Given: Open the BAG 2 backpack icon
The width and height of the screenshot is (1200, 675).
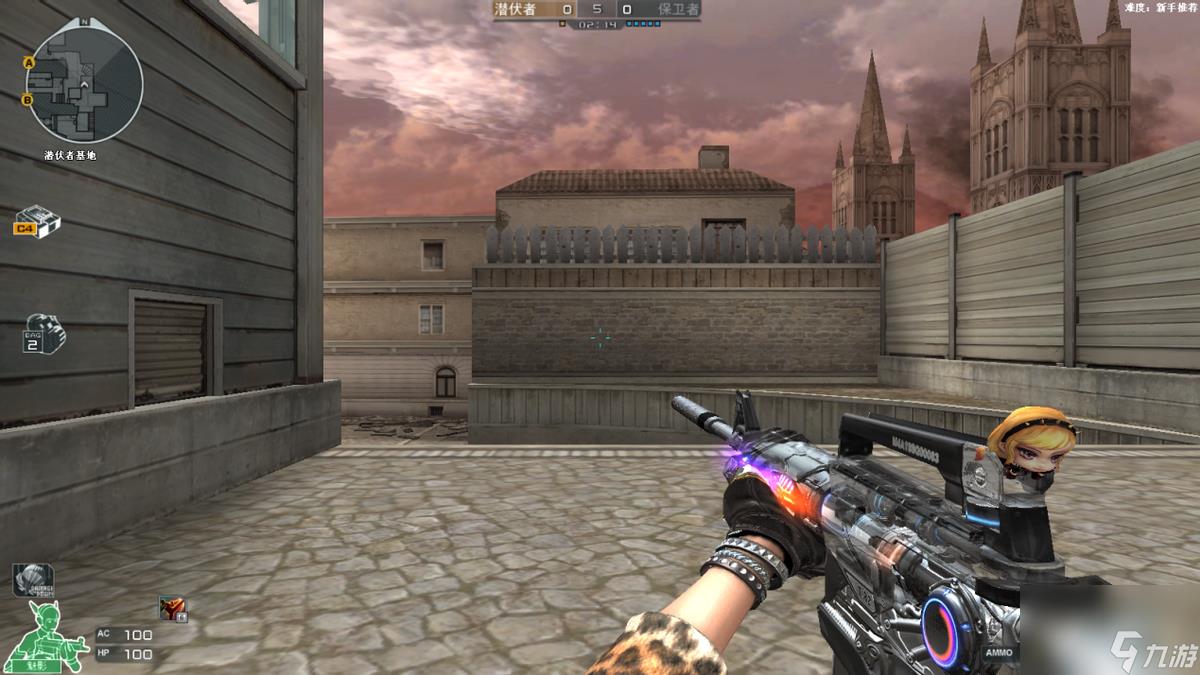Looking at the screenshot, I should click(43, 334).
